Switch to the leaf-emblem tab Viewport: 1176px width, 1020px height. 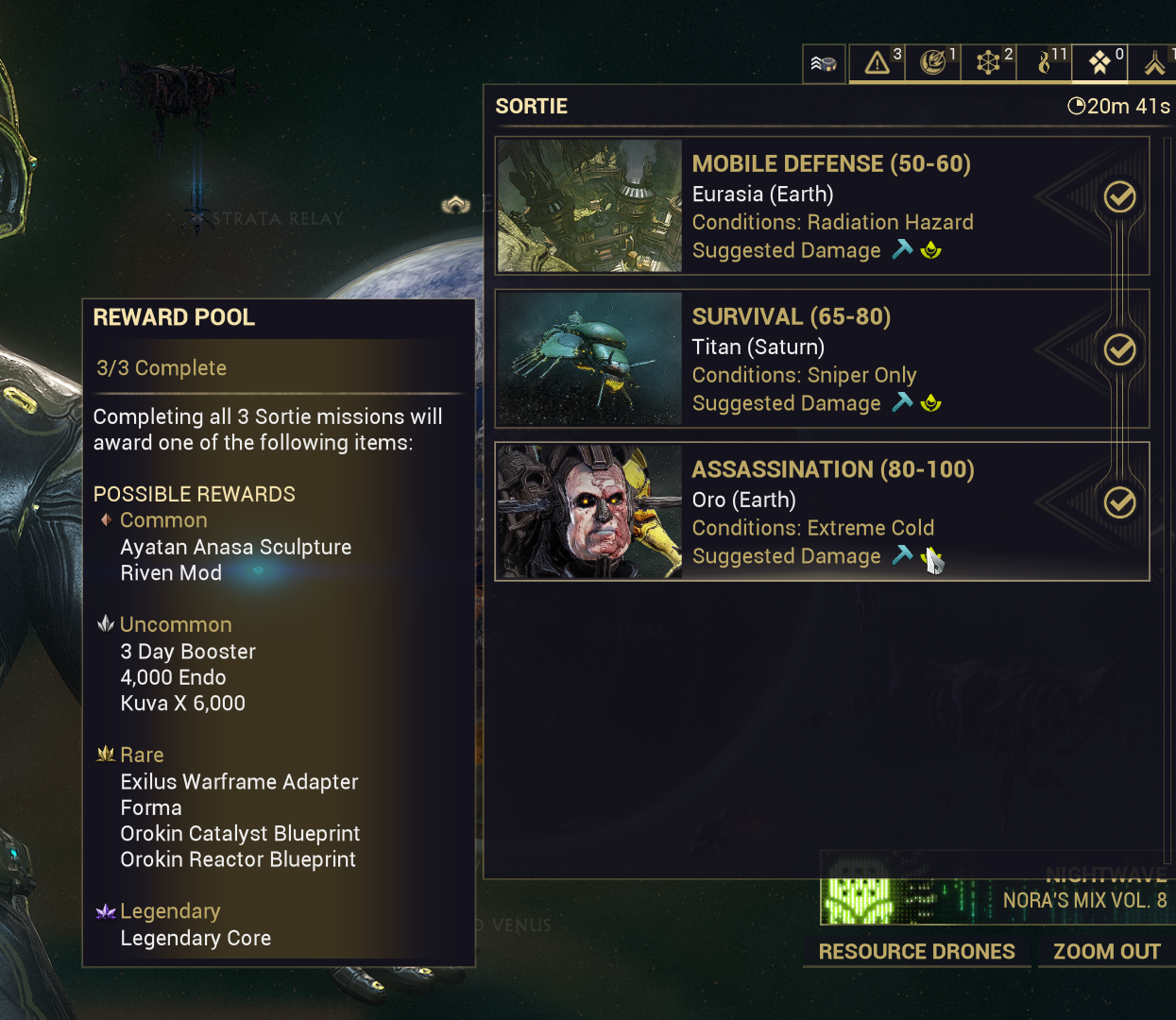click(x=933, y=63)
